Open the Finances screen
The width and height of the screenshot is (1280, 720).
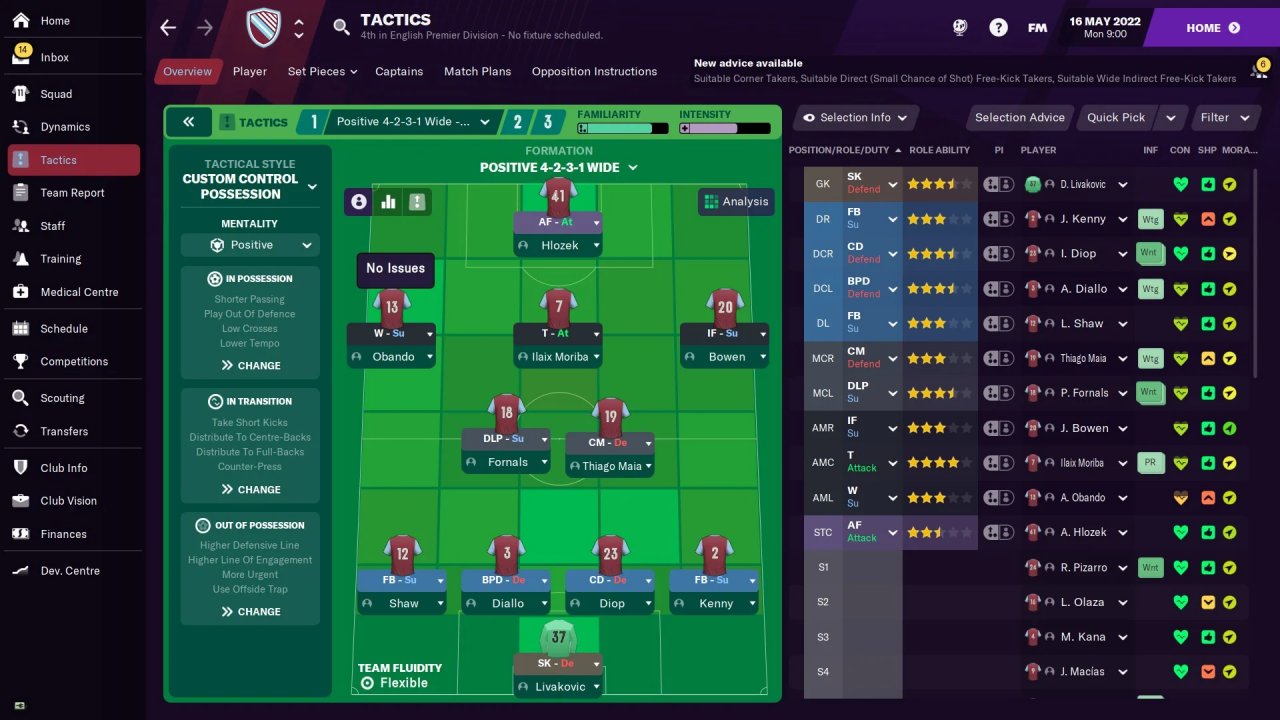(x=63, y=534)
